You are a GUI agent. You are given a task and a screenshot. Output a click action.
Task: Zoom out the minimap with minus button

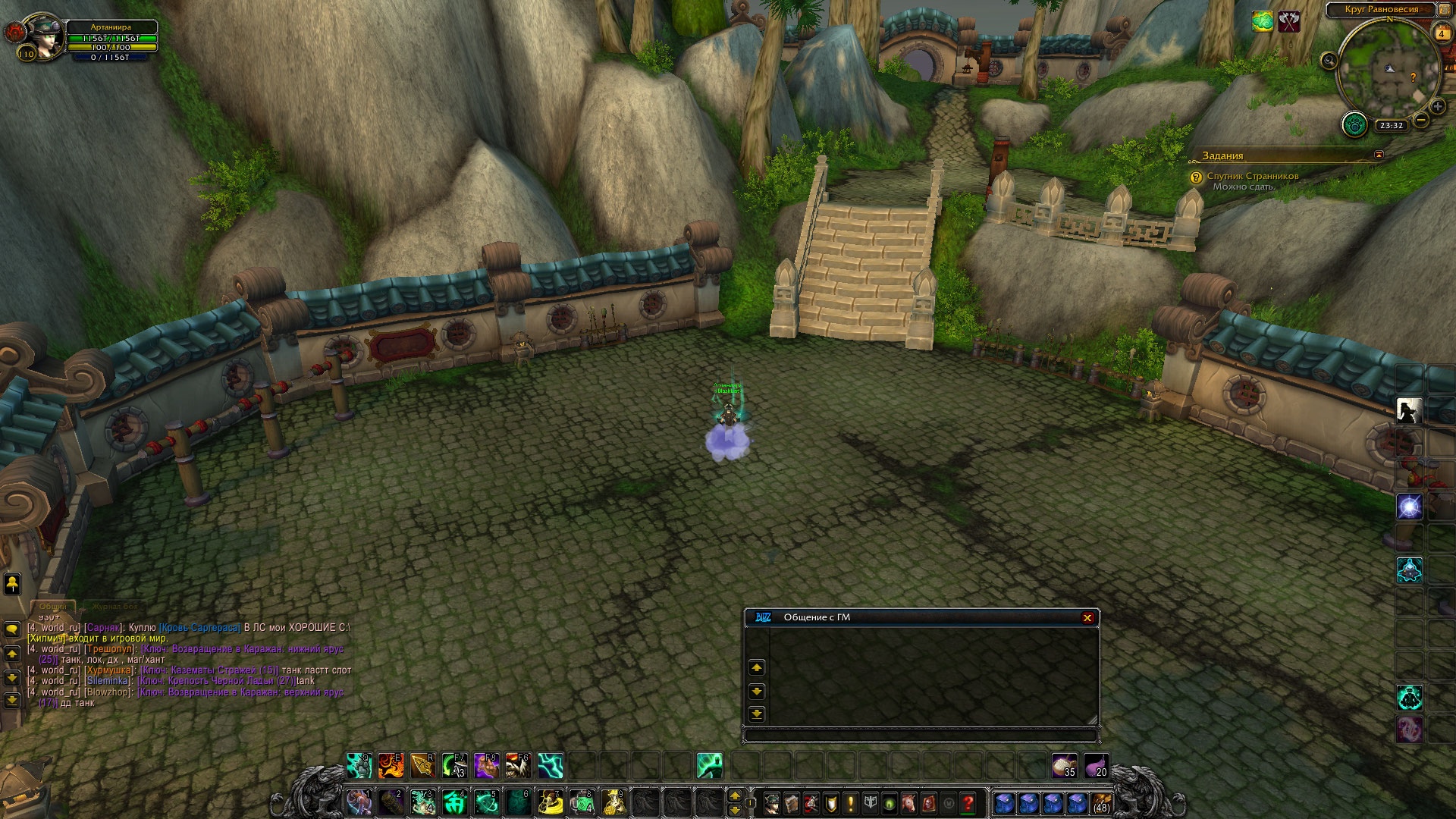[1421, 120]
